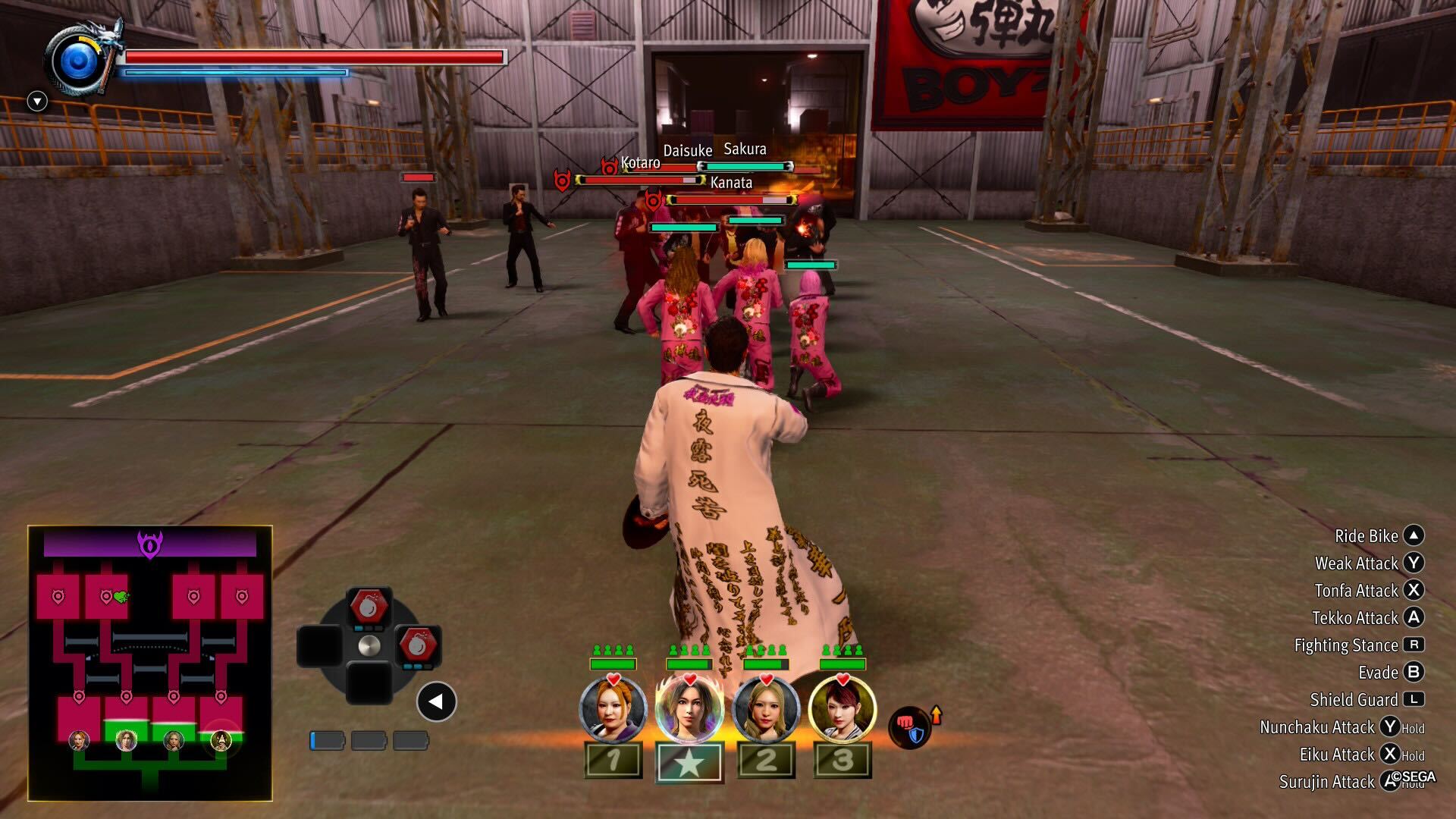Choose the squad slot numbered 1
Image resolution: width=1456 pixels, height=819 pixels.
(x=613, y=760)
